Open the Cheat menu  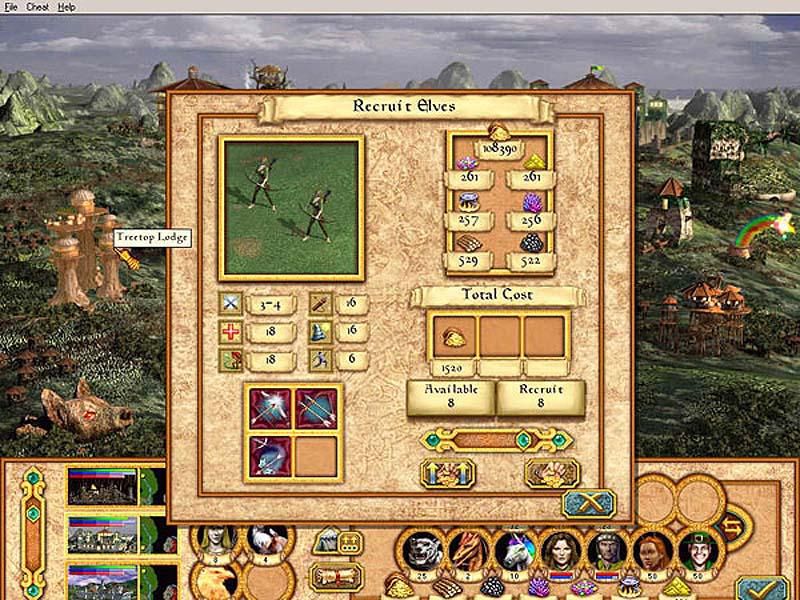coord(37,6)
